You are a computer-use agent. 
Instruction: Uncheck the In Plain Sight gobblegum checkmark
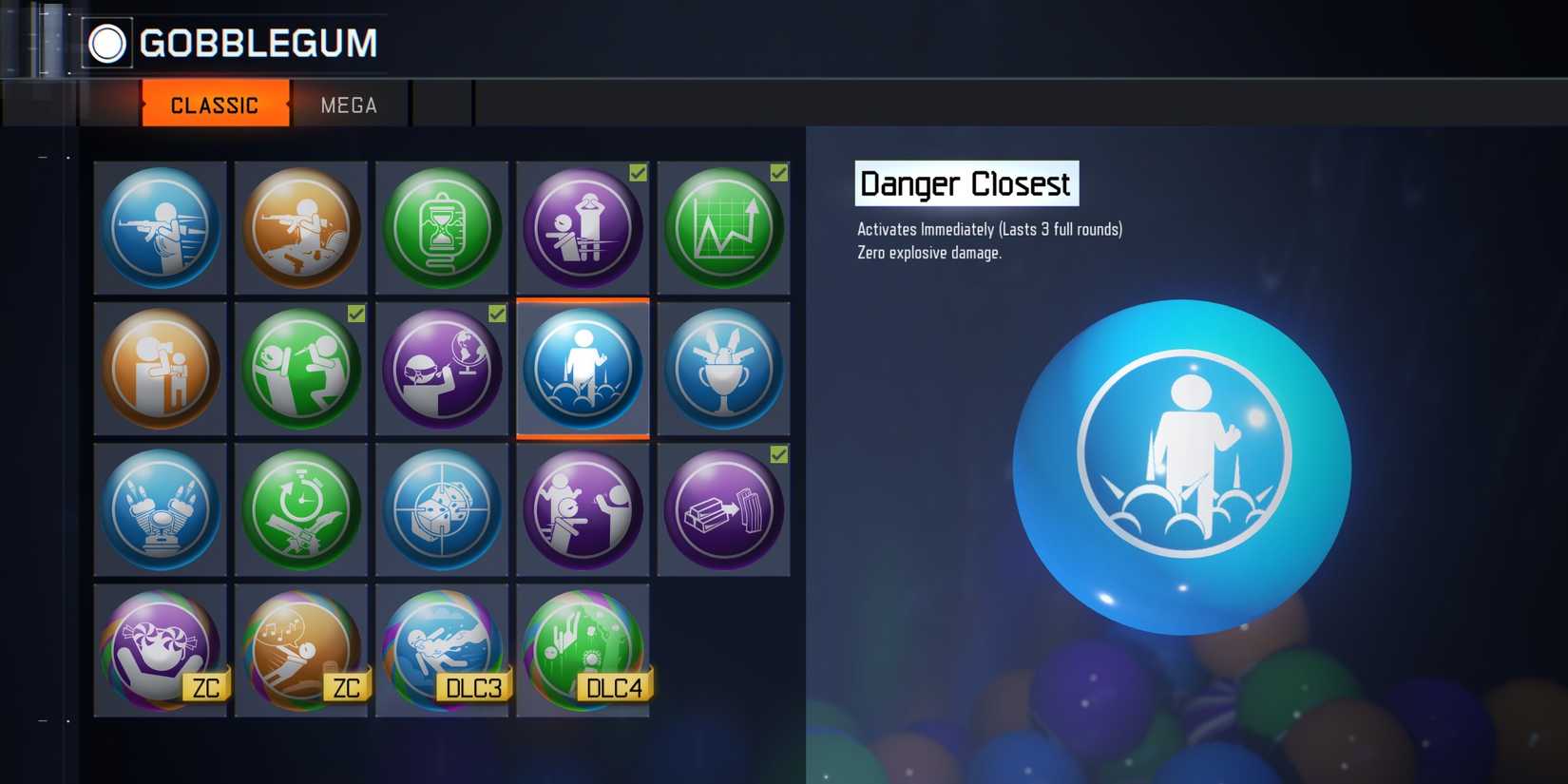point(636,173)
